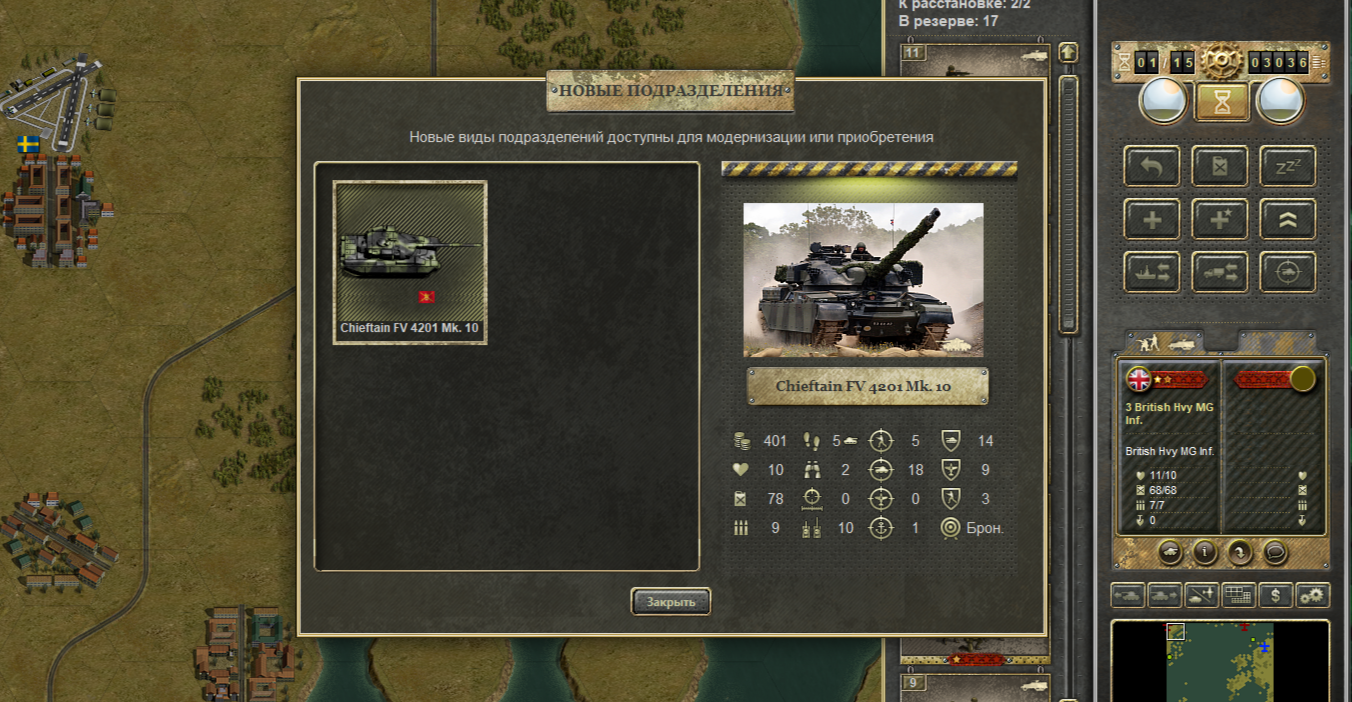The height and width of the screenshot is (702, 1352).
Task: Click the round speech bubble button
Action: pos(1274,551)
